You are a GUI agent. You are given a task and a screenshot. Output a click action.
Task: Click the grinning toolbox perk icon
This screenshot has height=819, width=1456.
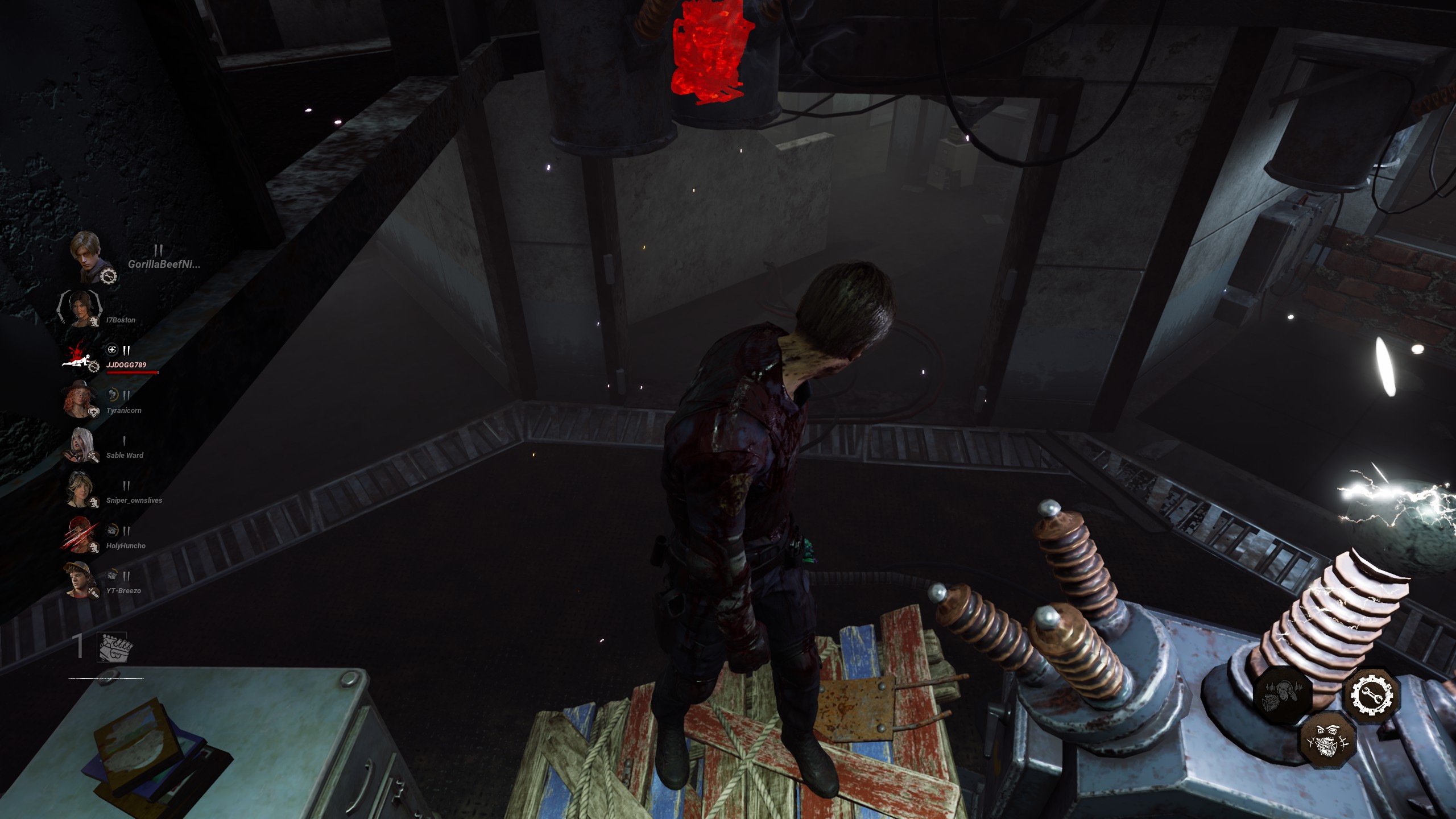[1327, 741]
